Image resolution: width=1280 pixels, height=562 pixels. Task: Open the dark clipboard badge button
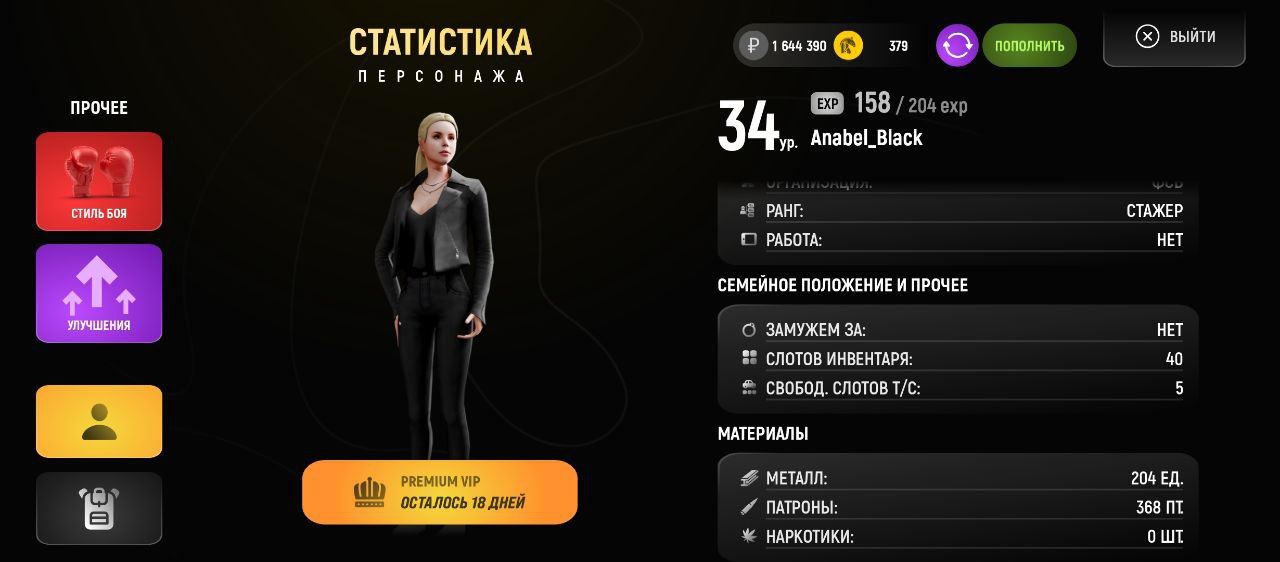click(99, 508)
